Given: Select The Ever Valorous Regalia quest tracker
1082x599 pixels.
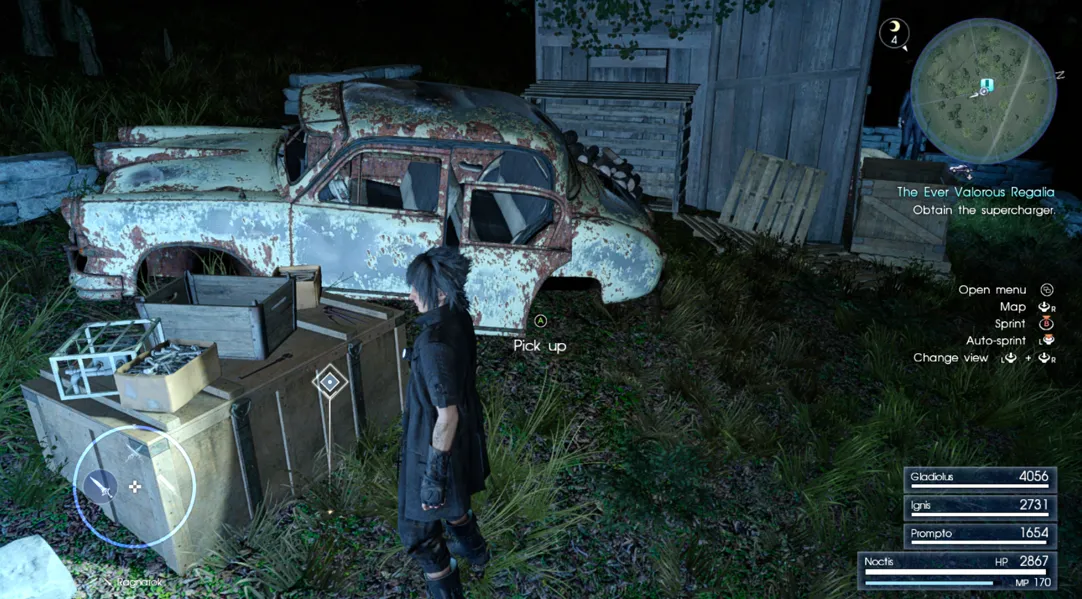Looking at the screenshot, I should tap(975, 192).
